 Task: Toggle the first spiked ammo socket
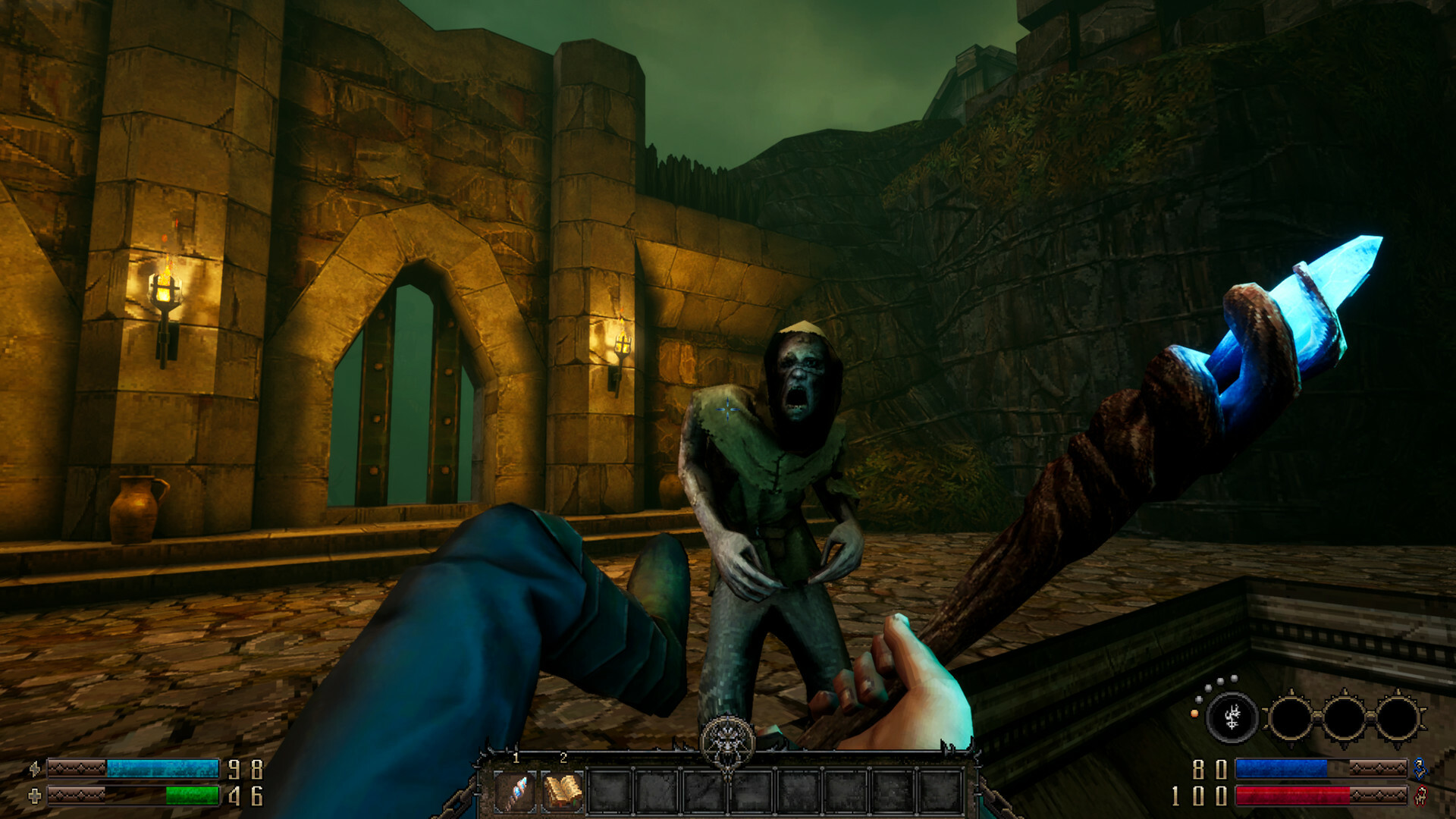(1291, 717)
